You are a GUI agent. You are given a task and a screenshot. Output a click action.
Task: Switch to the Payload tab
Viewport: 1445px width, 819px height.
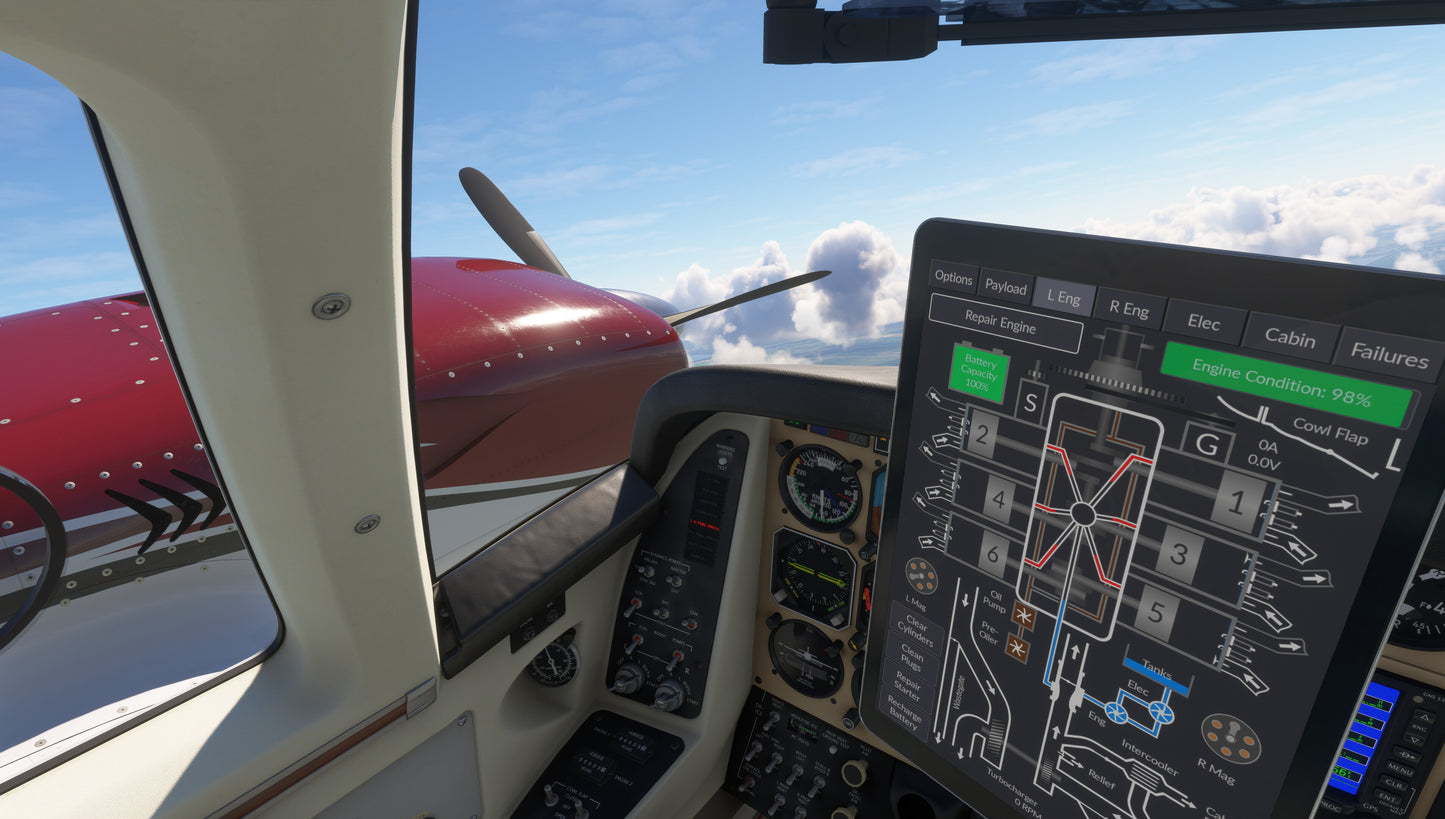point(1005,287)
